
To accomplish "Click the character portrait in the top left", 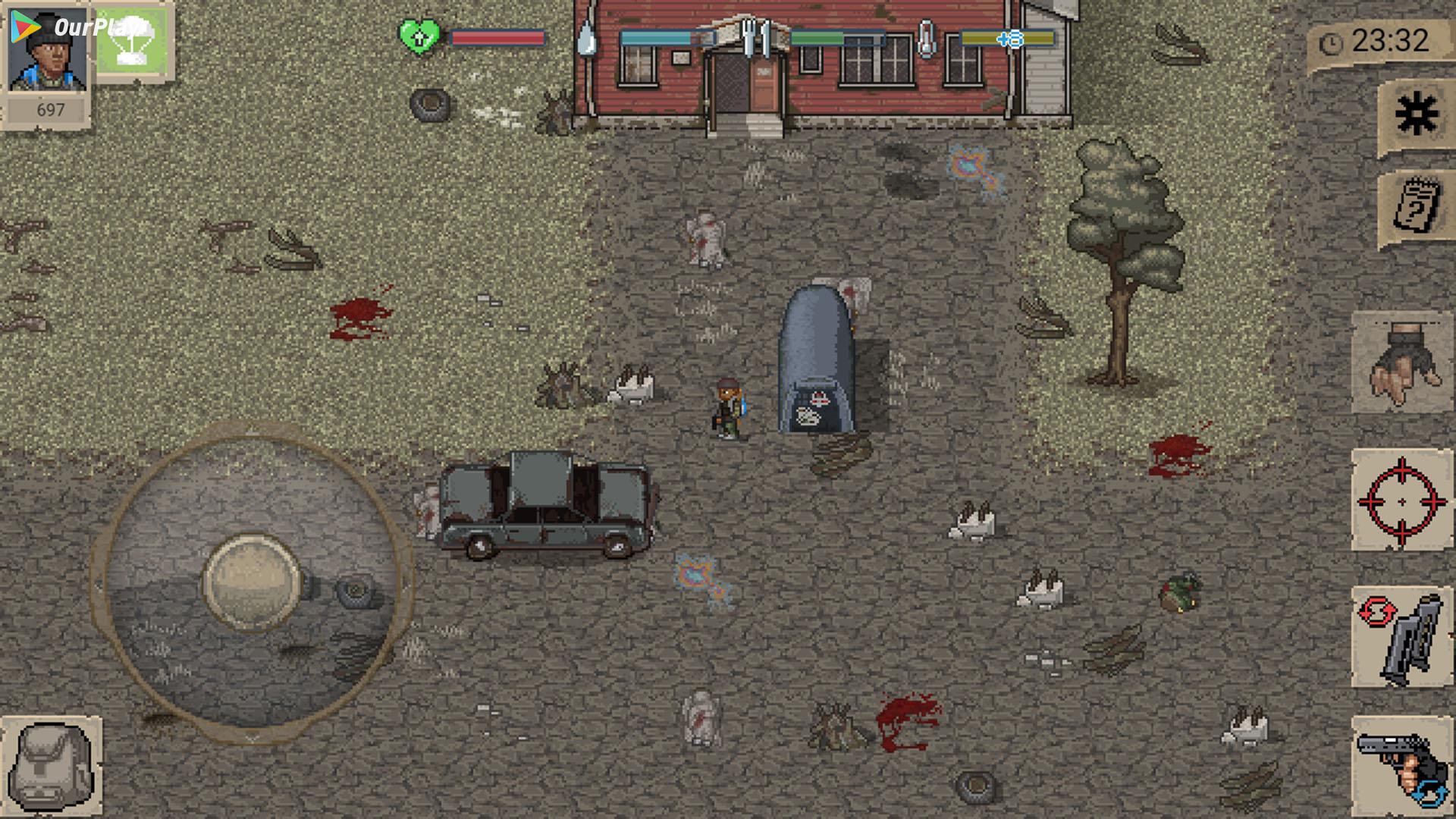I will click(47, 53).
